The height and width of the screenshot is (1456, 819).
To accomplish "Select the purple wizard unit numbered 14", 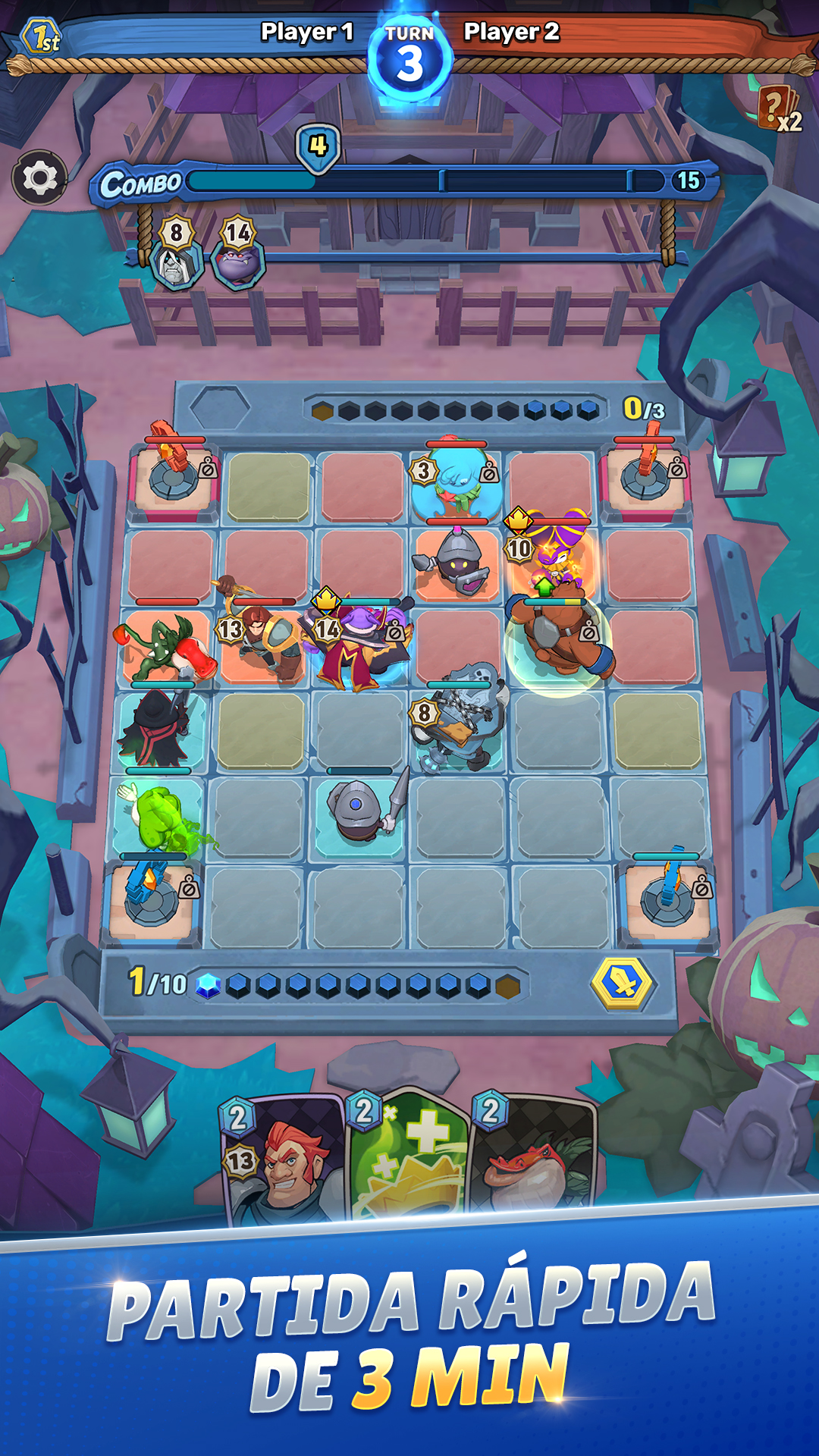I will [x=356, y=645].
